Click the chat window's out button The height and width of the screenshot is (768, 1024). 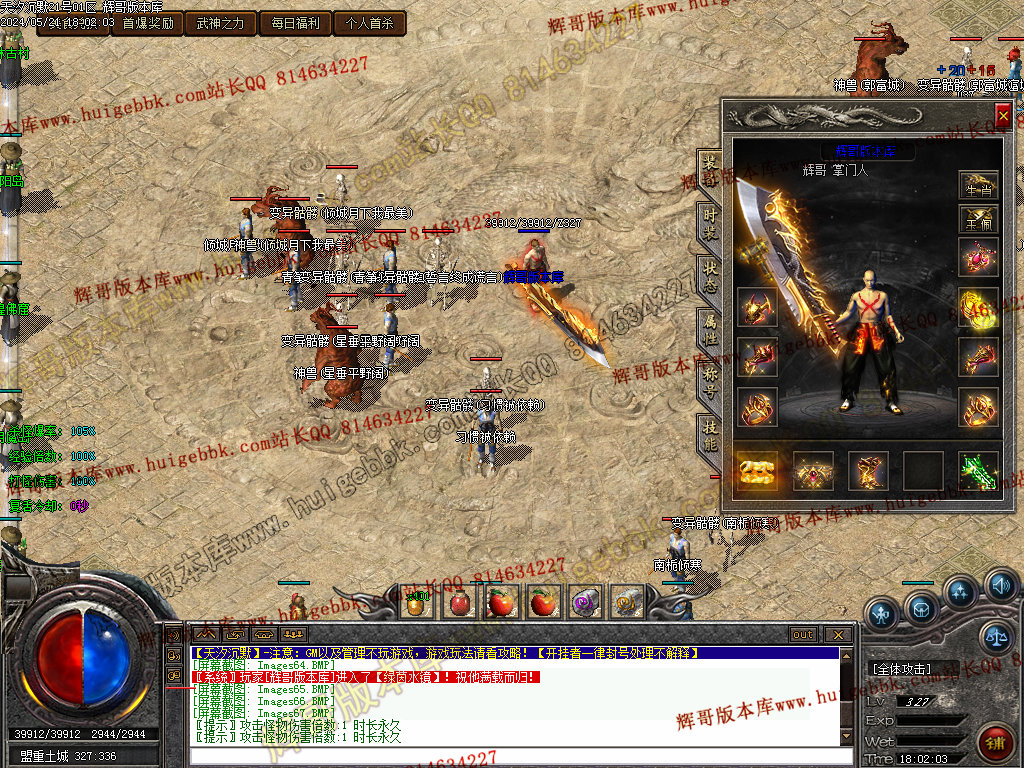pos(802,635)
